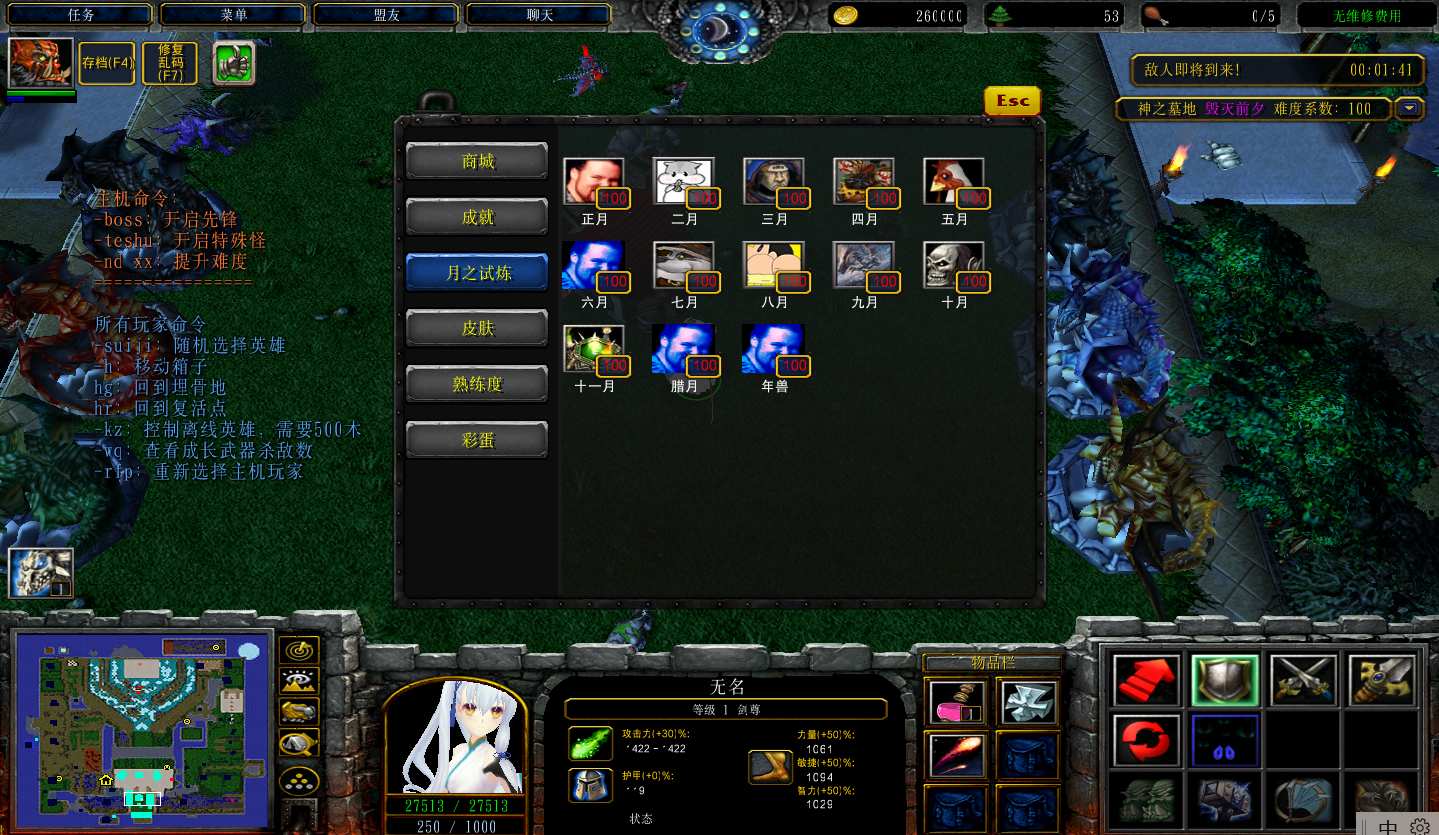Click the 修复乱码(F7) button
Viewport: 1439px width, 835px height.
[170, 63]
